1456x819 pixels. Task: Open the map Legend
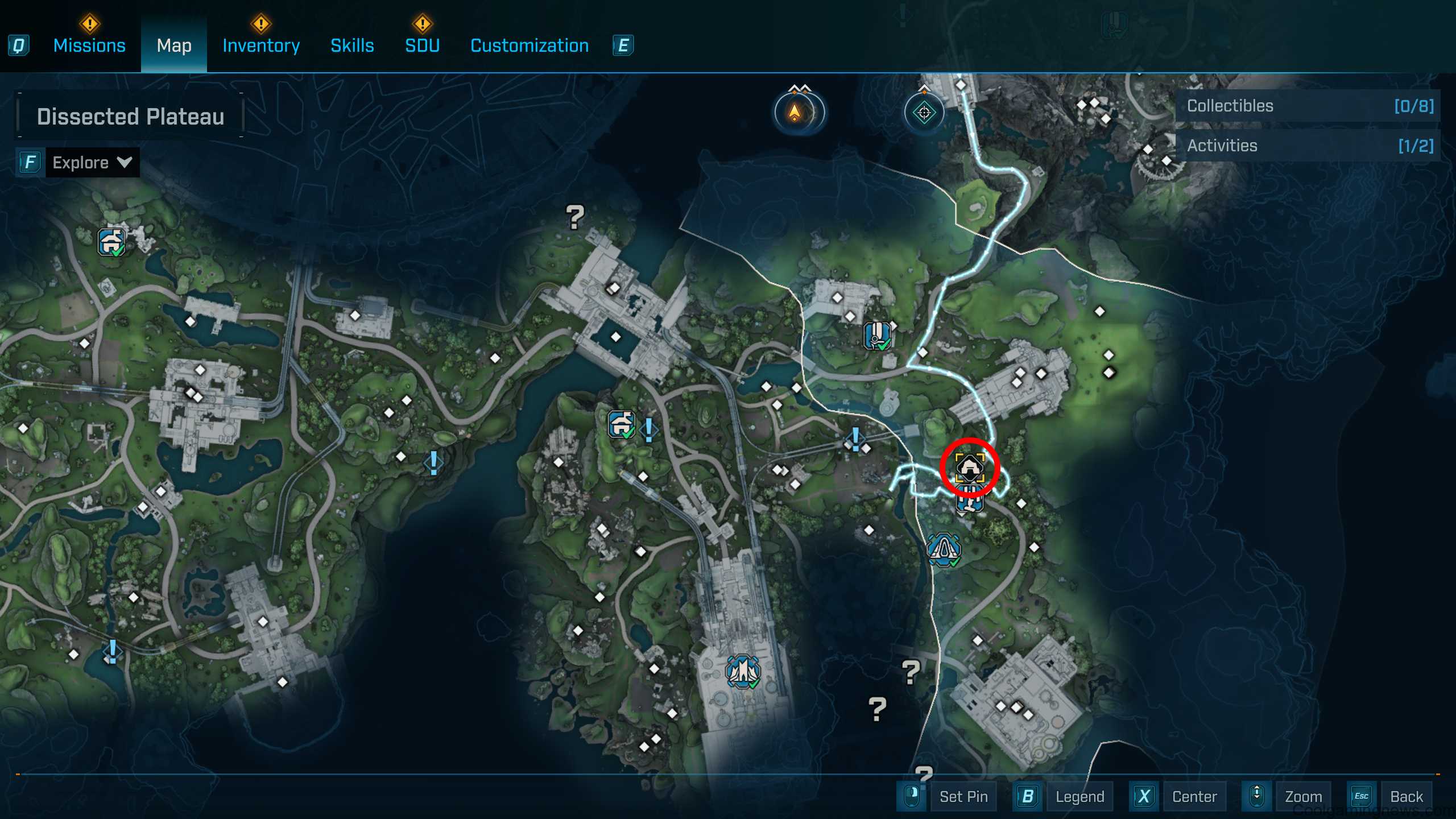pos(1079,796)
